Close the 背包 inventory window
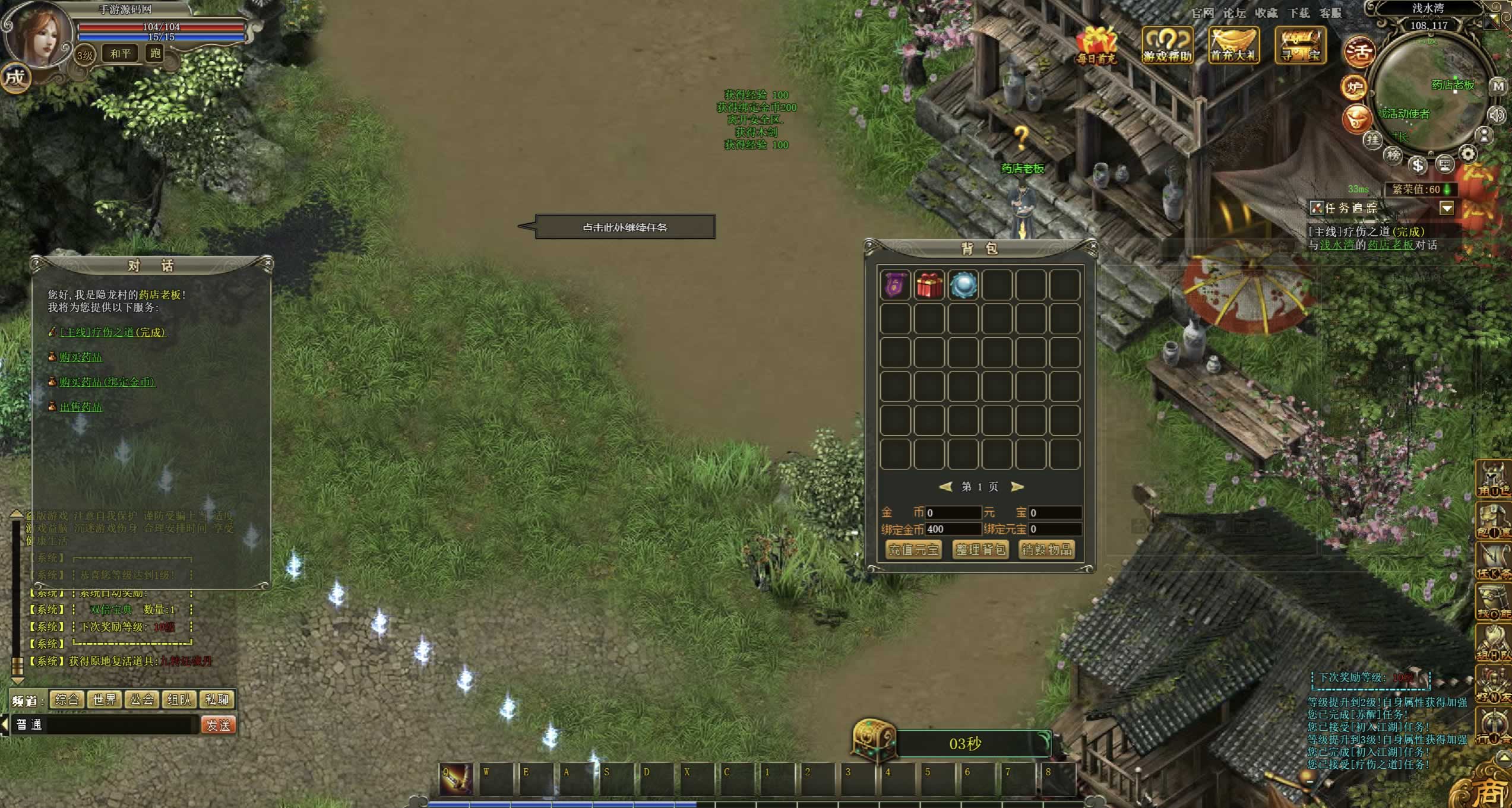Screen dimensions: 1512x808 click(1092, 245)
